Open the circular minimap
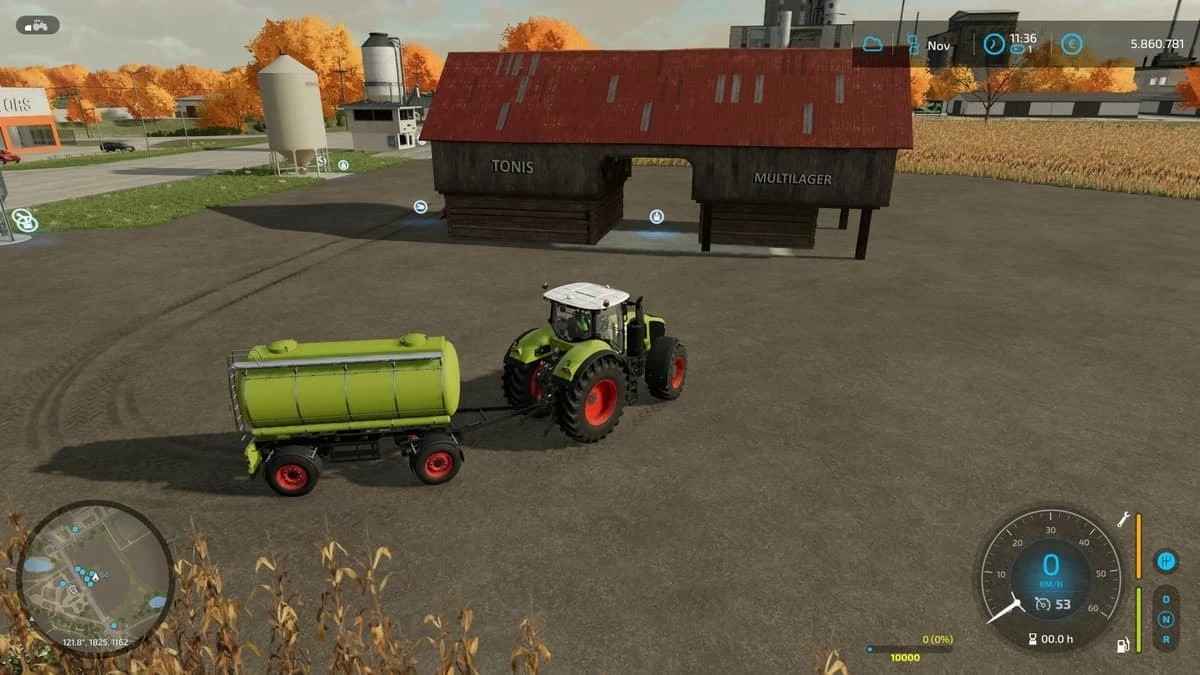Viewport: 1200px width, 675px height. (95, 577)
